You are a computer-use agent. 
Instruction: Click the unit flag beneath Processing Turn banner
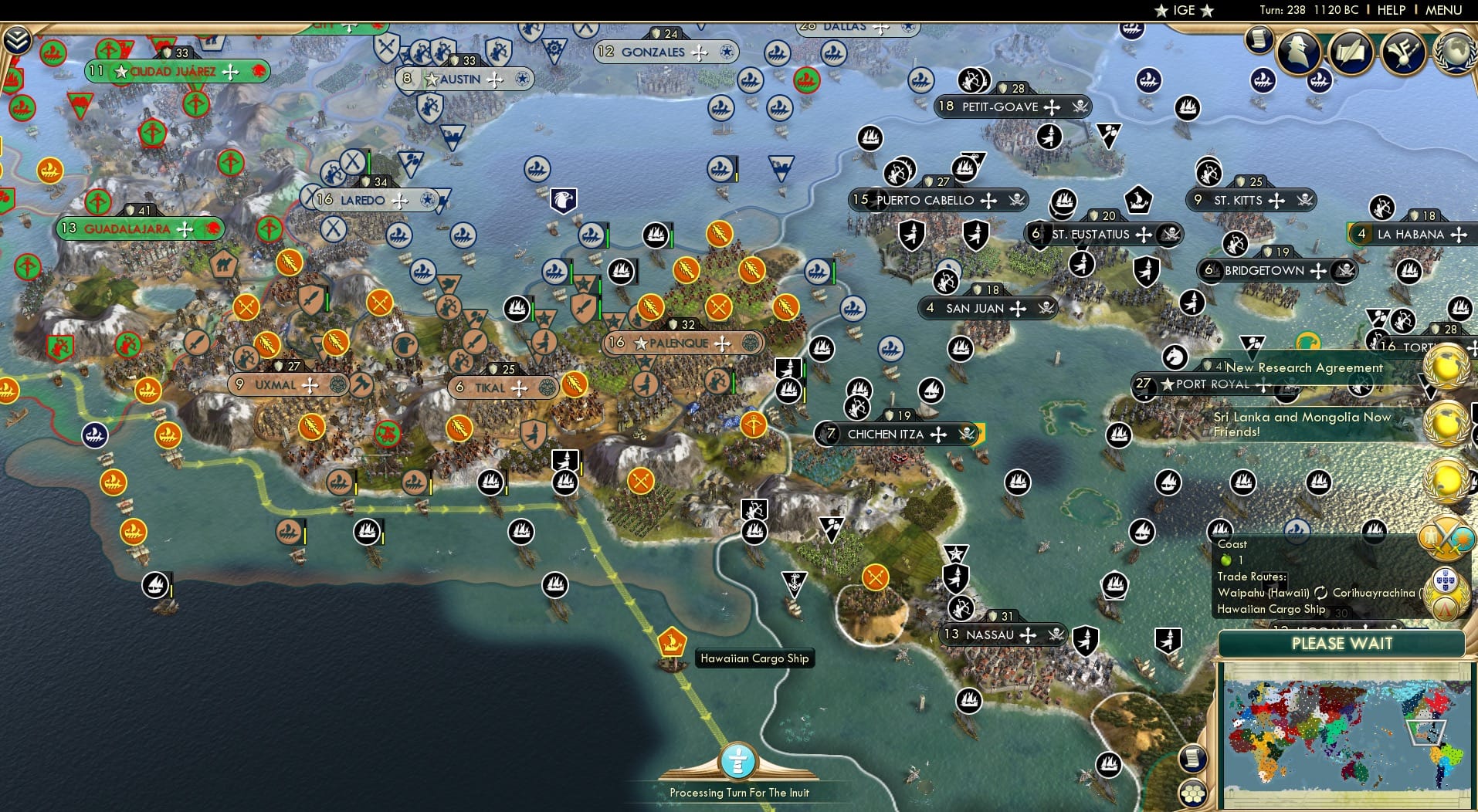tap(739, 760)
